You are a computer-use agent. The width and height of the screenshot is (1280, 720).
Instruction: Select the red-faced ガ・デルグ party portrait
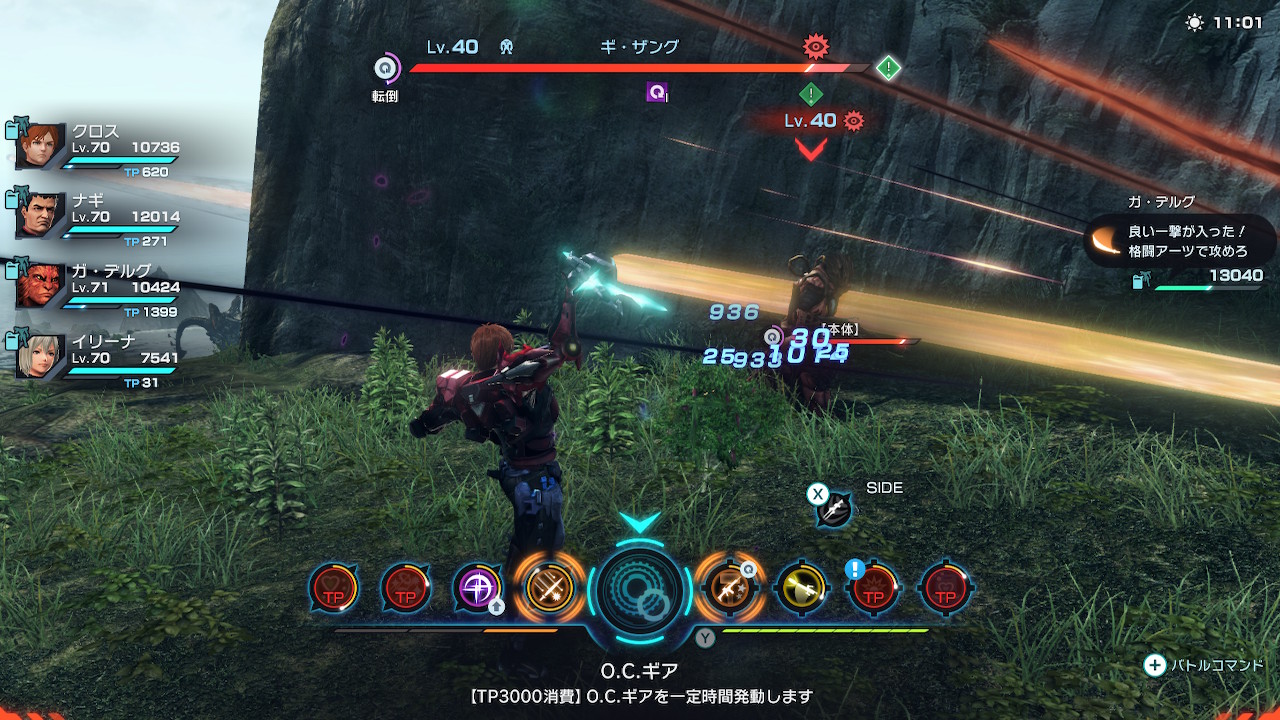(41, 285)
